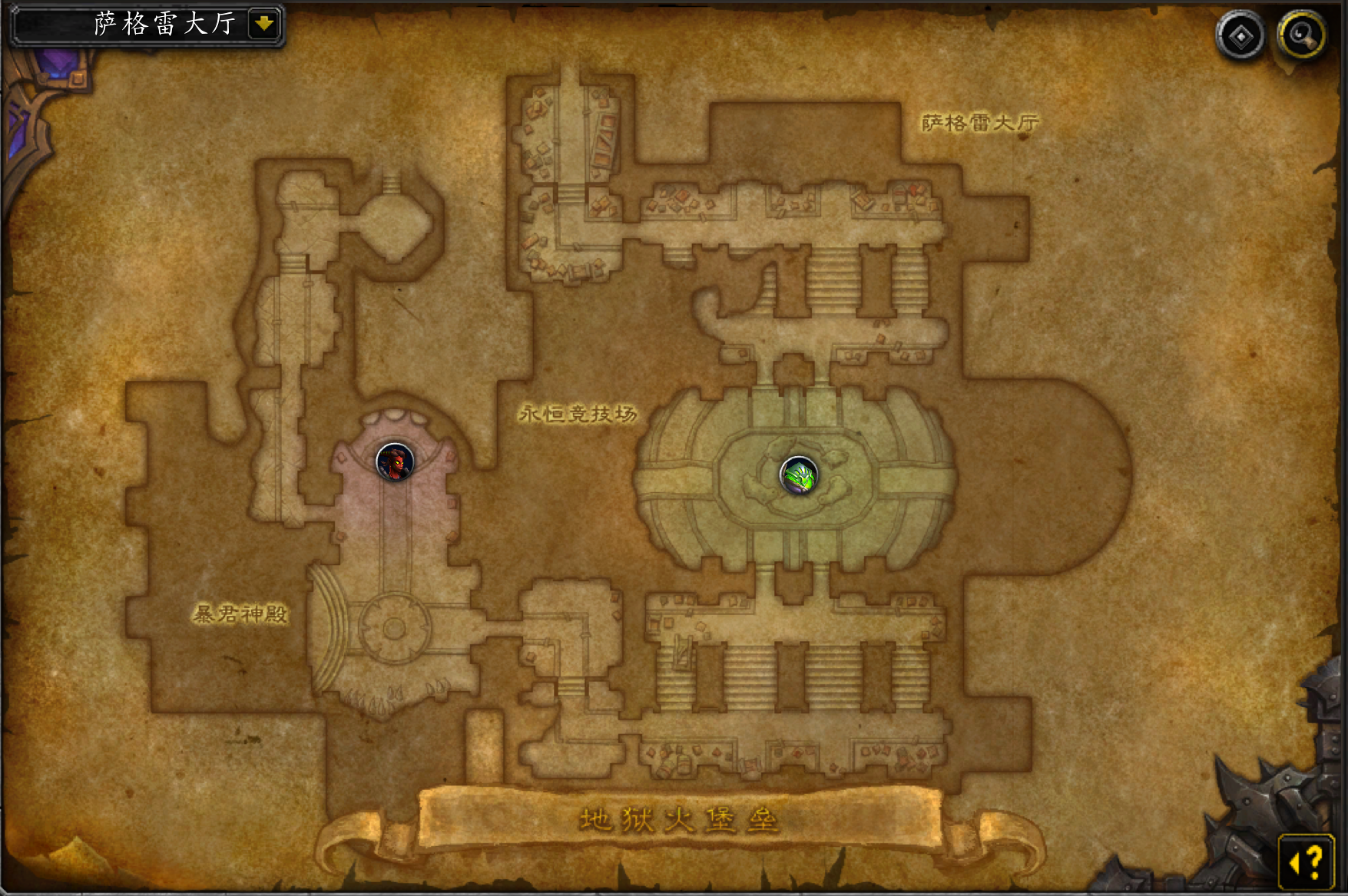Click the magnifying glass map button
The height and width of the screenshot is (896, 1348).
[1301, 35]
